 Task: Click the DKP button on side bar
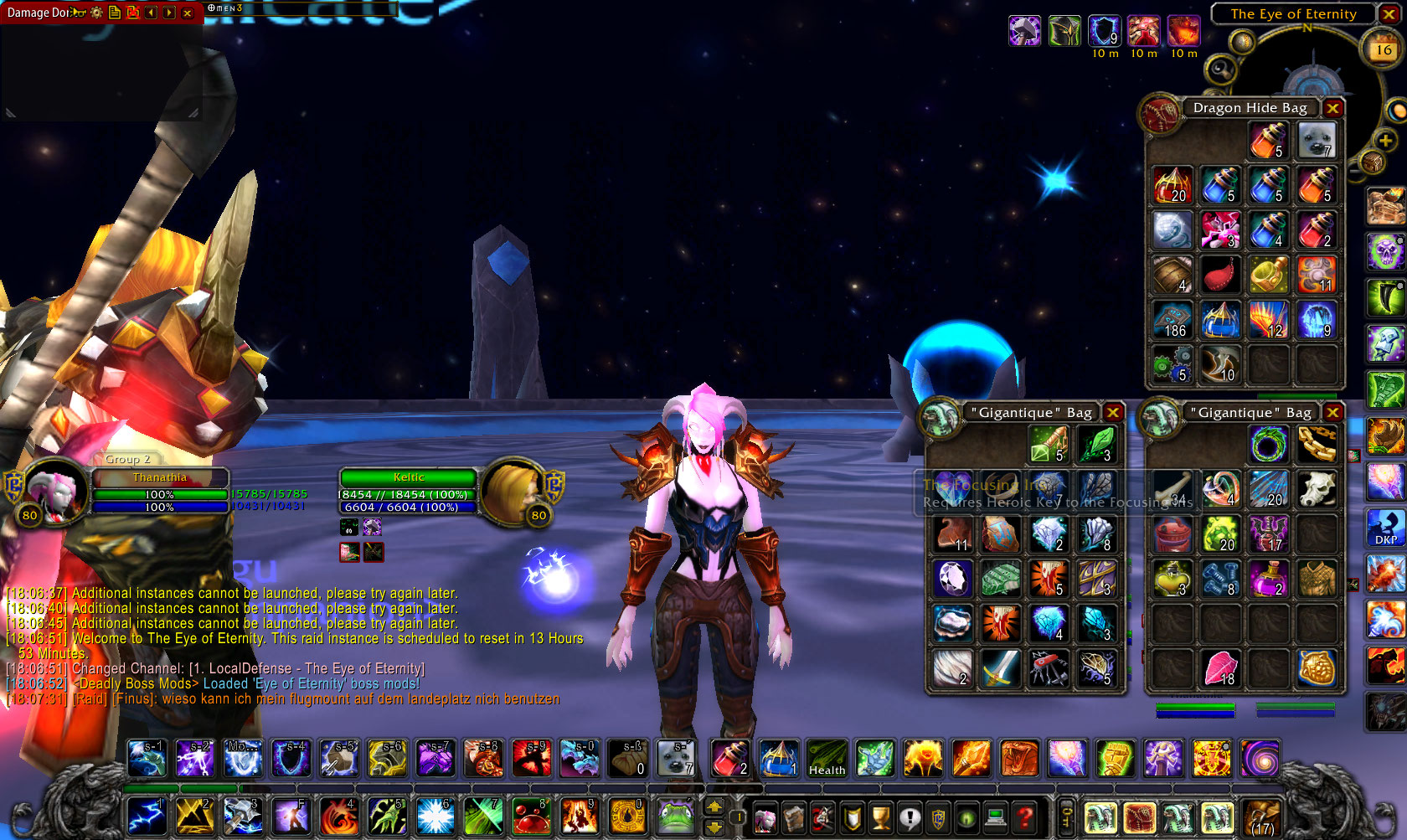[1385, 528]
